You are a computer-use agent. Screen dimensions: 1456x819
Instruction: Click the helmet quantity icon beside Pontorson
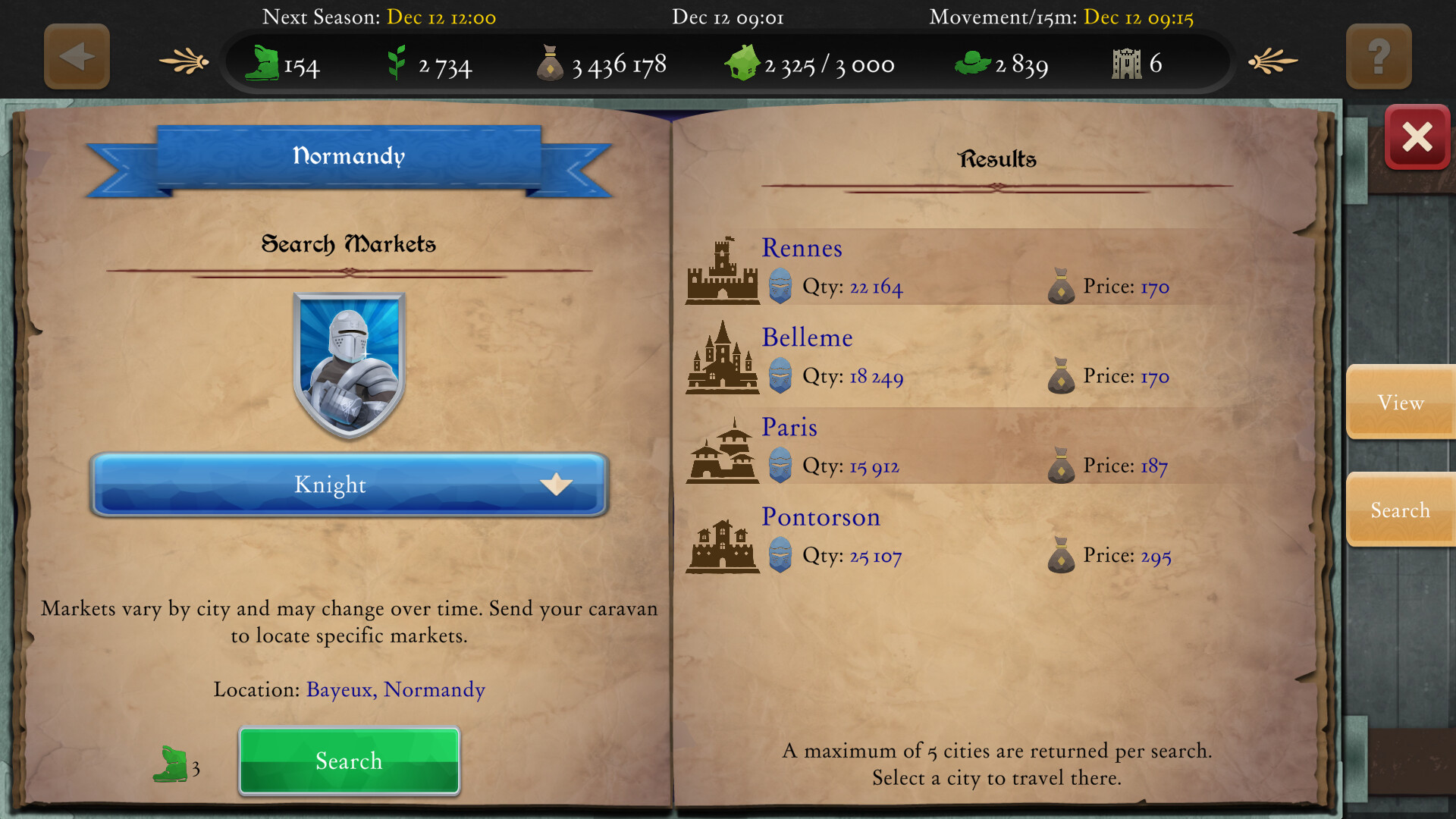(782, 555)
